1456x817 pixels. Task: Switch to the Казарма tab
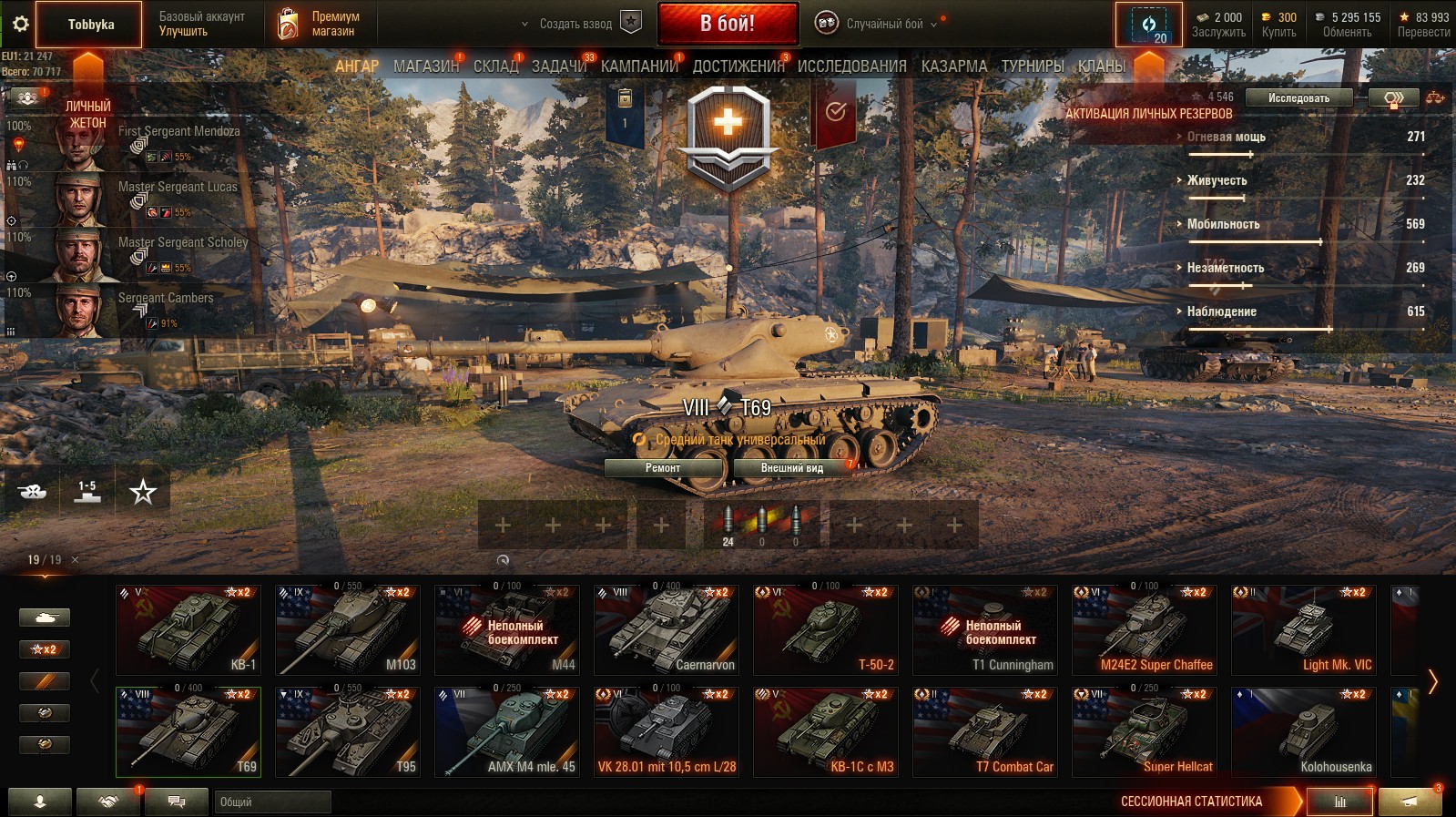(953, 66)
